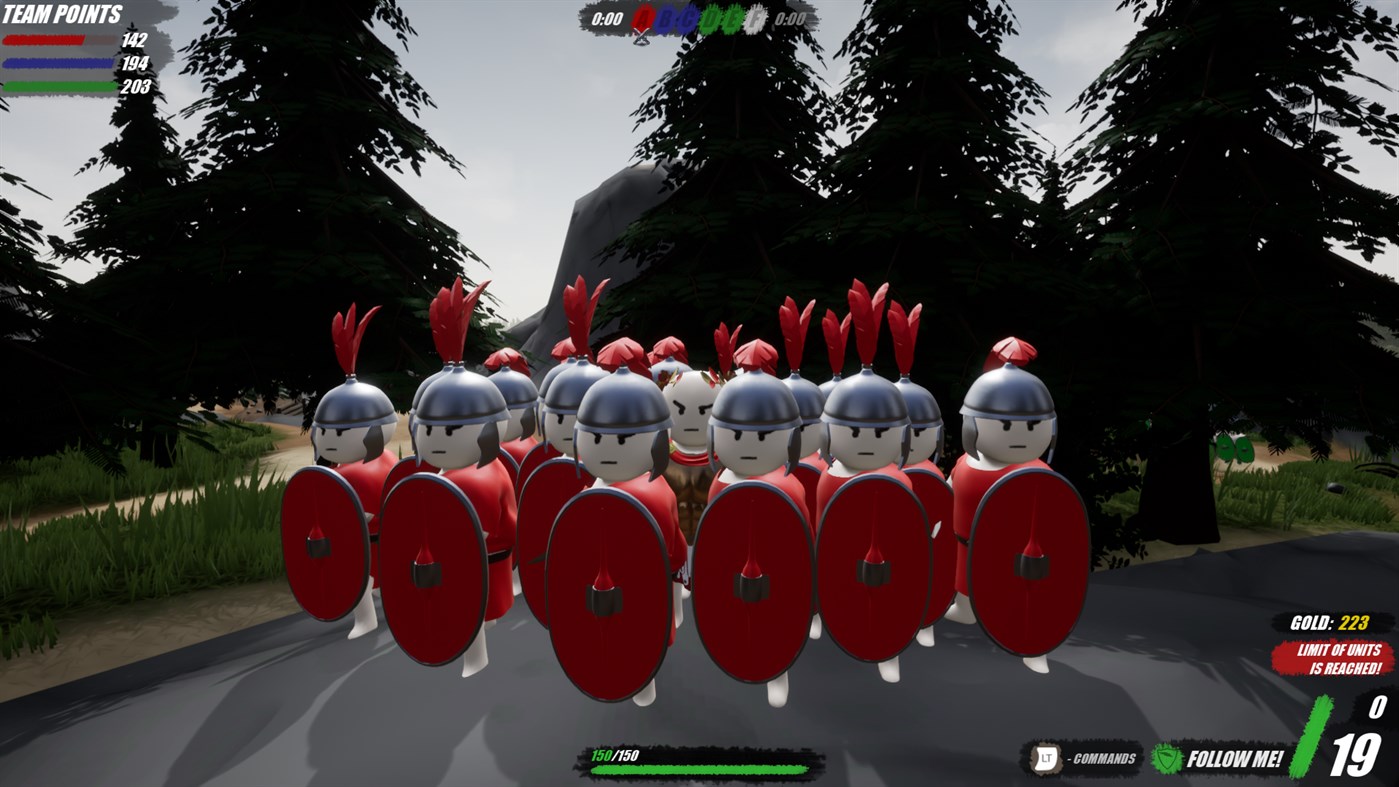Select the green capture point D marker
The height and width of the screenshot is (787, 1399).
click(x=709, y=18)
